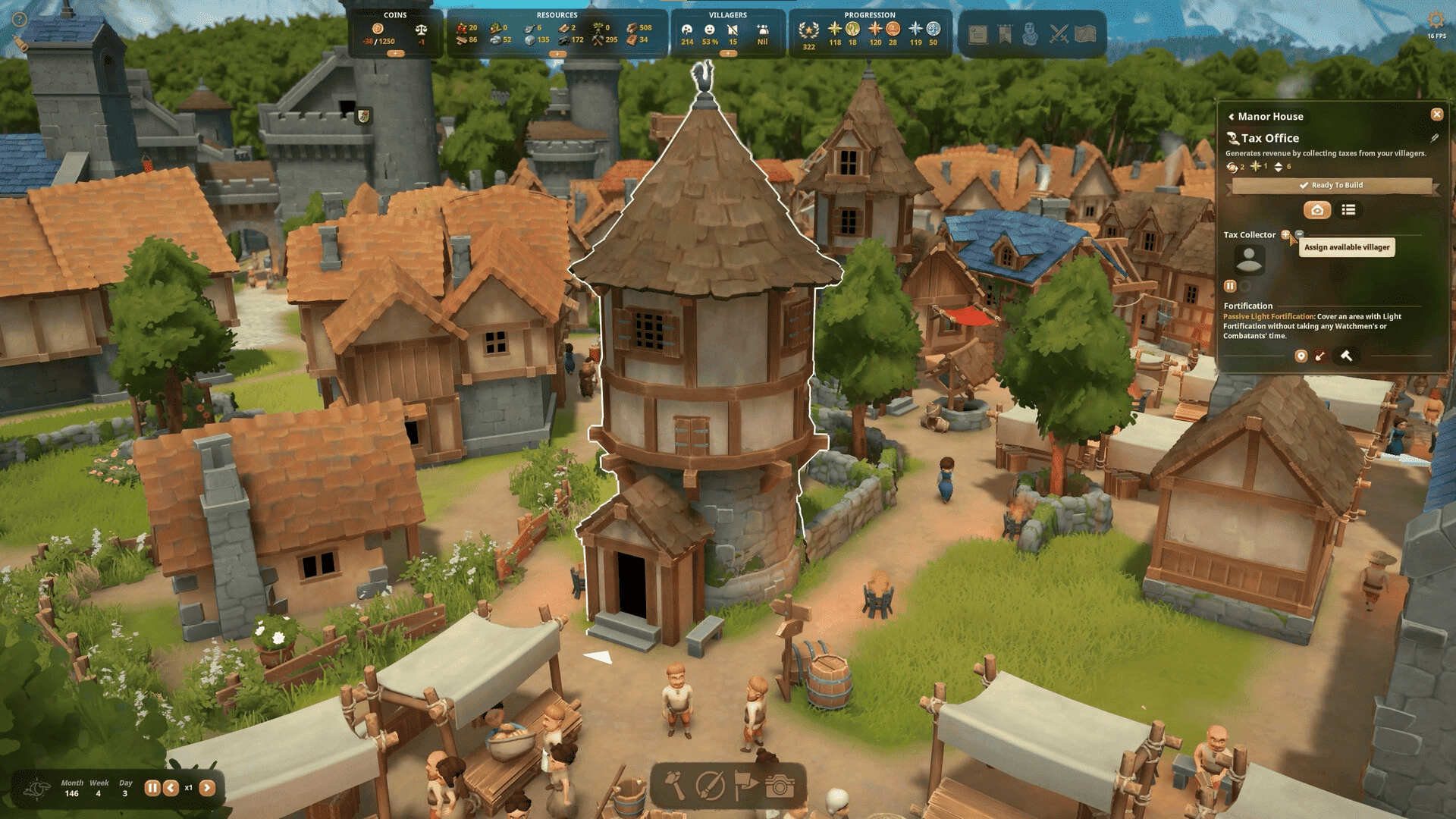The image size is (1456, 819).
Task: Switch to the building overview tab
Action: click(1317, 210)
